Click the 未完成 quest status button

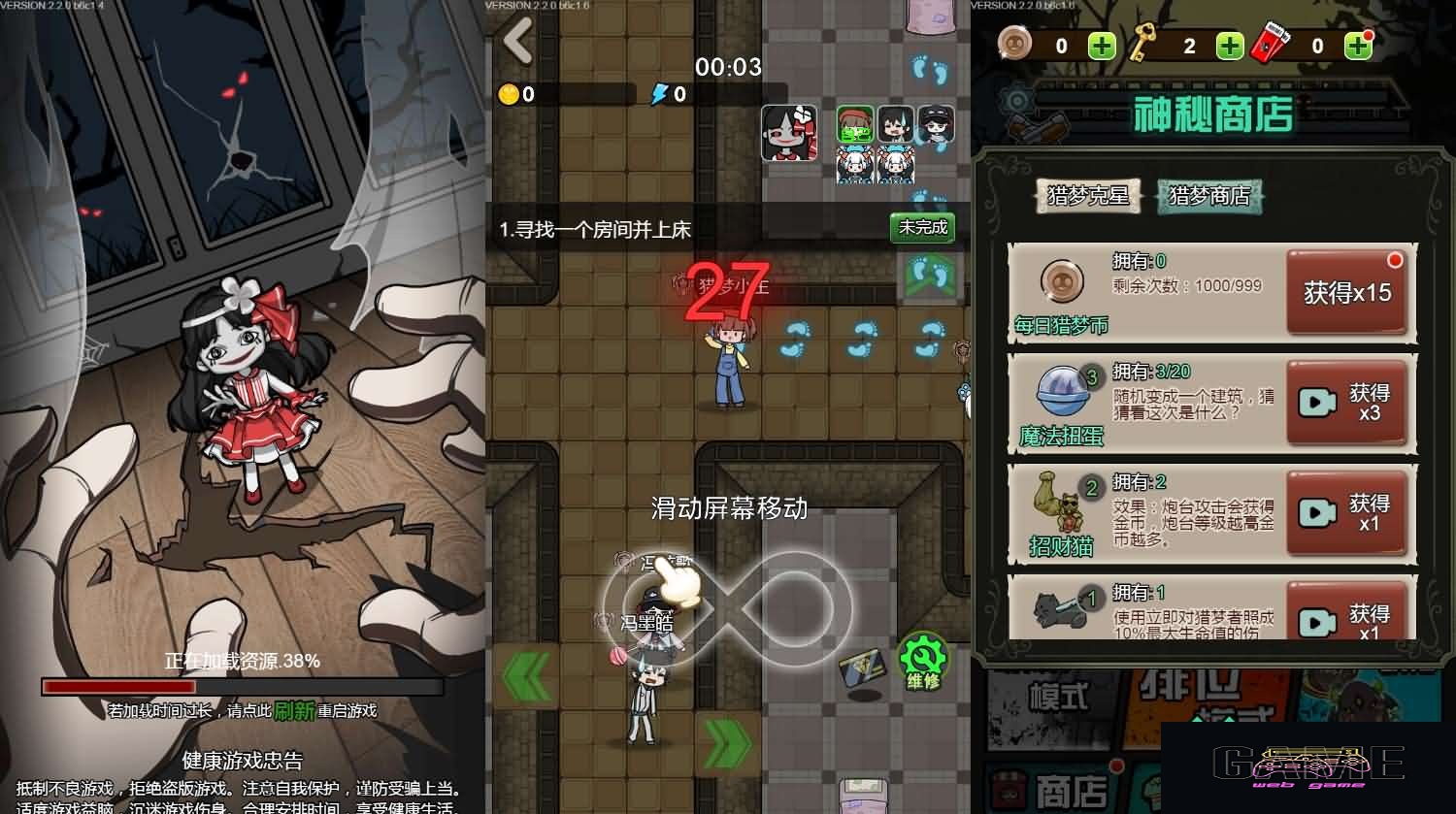pos(922,228)
